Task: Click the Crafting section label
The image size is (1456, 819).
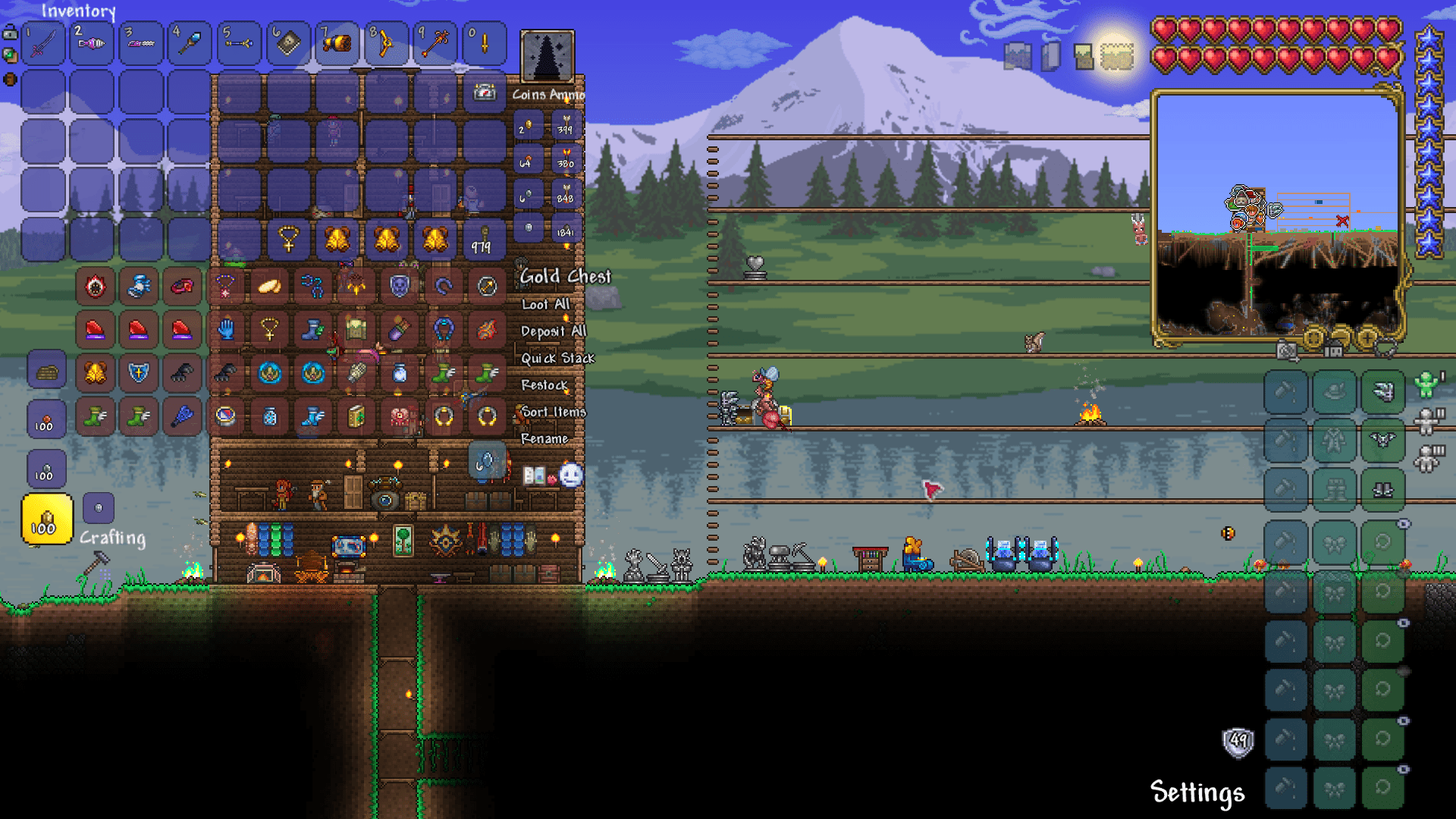Action: (x=112, y=538)
